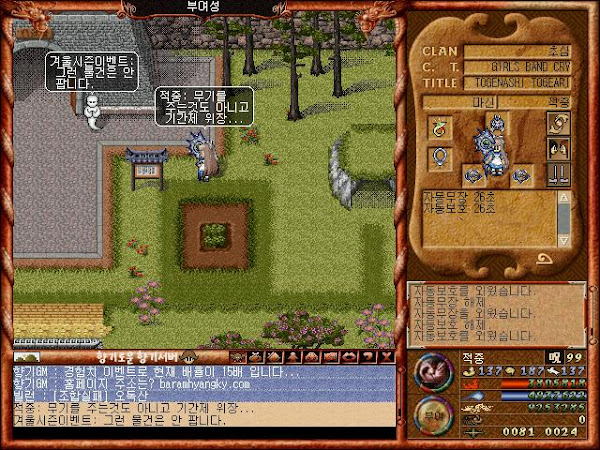Viewport: 600px width, 450px height.
Task: Close the chat bar with X button
Action: point(390,356)
